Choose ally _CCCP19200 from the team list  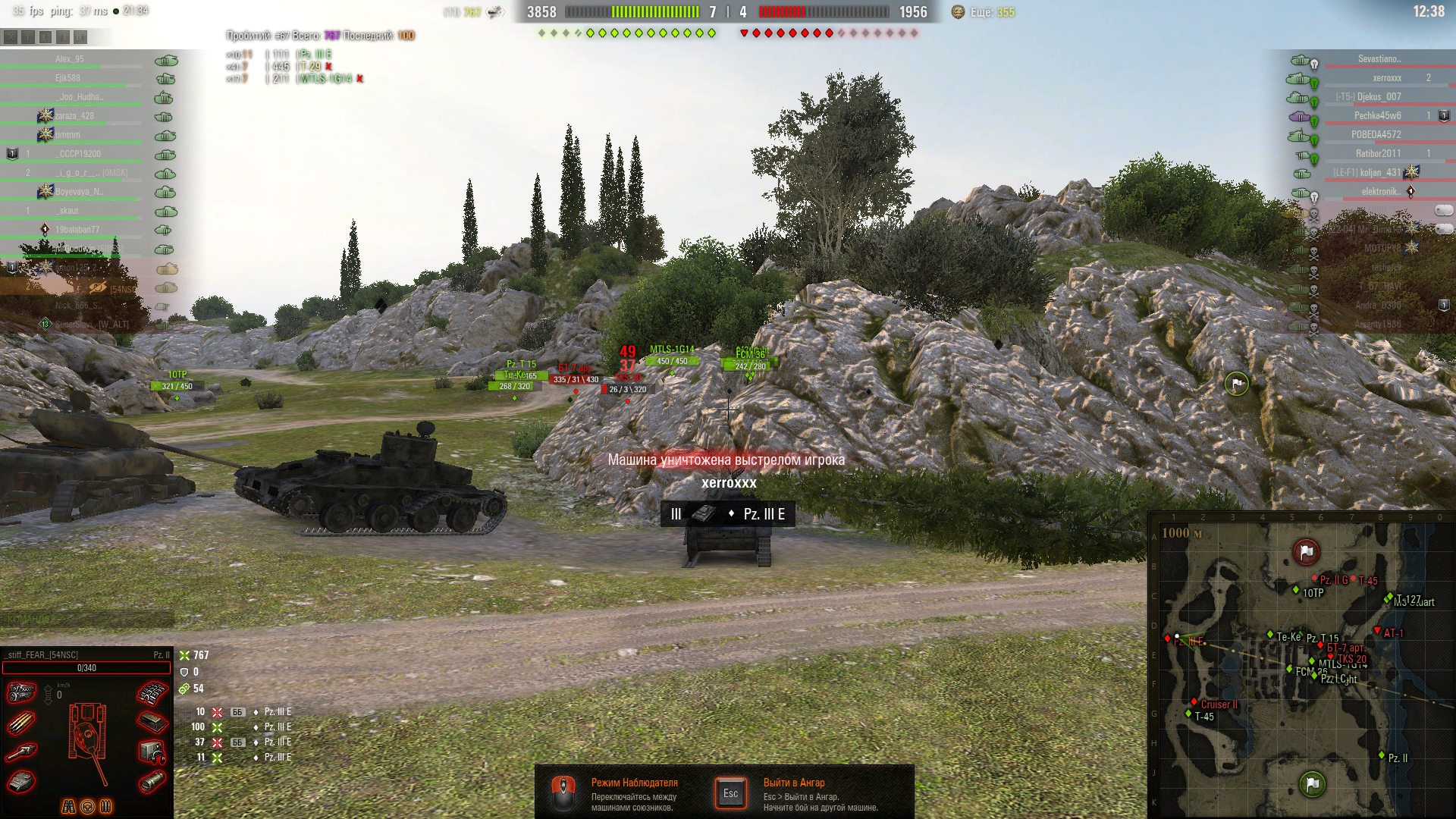78,154
